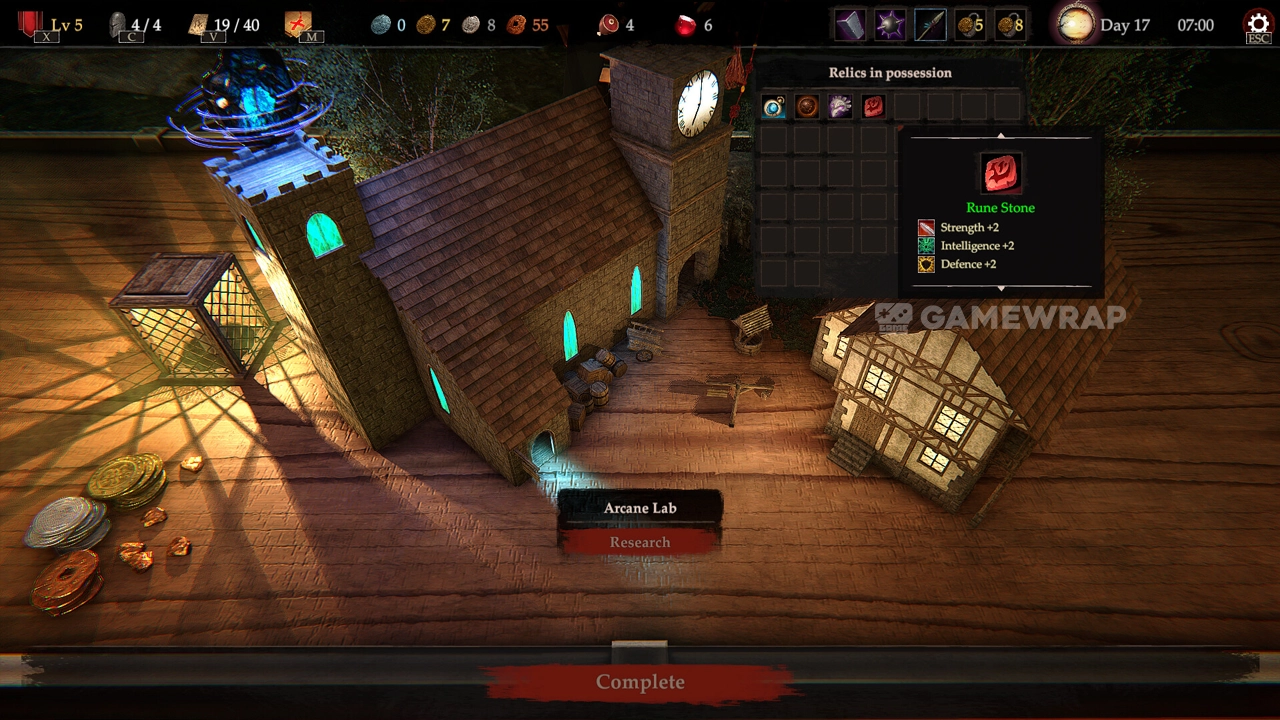
Task: Use the bomb item with count 5
Action: click(x=970, y=25)
